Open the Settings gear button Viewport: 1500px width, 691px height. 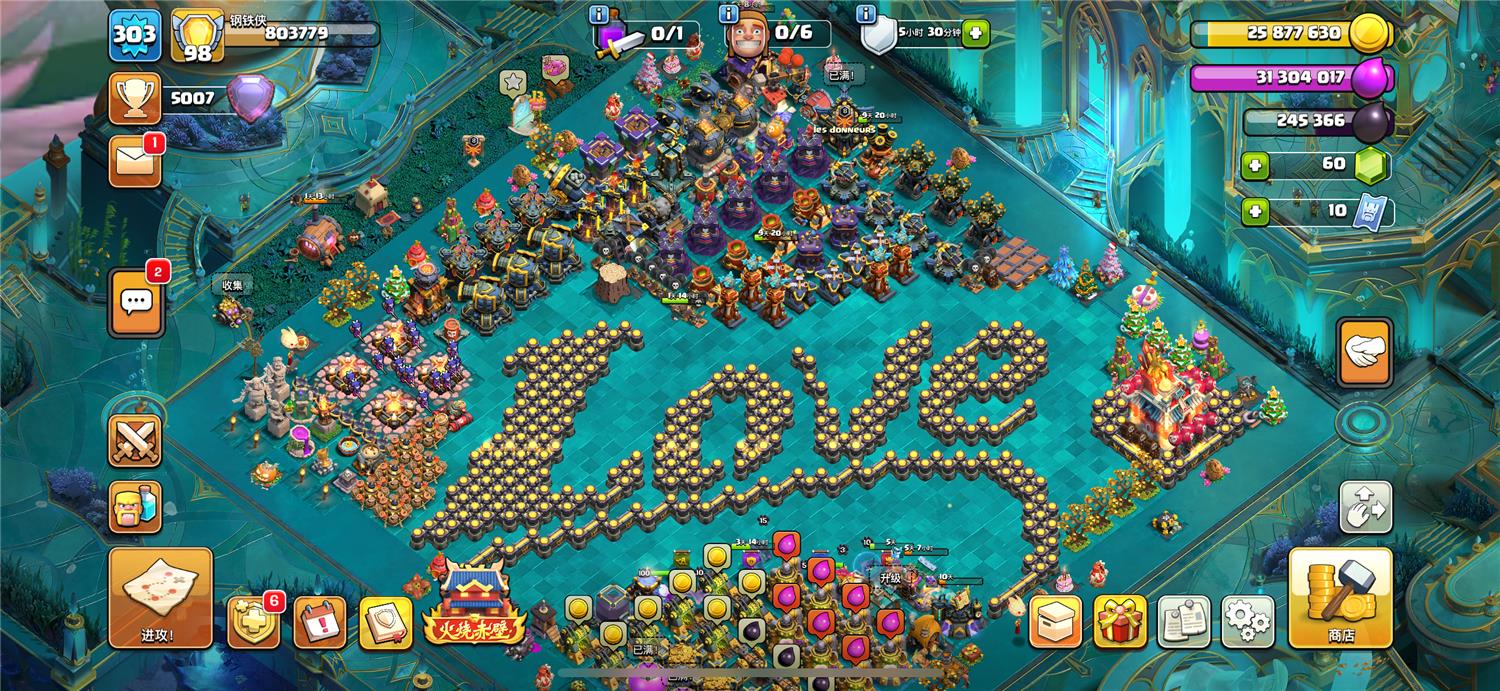(x=1247, y=621)
